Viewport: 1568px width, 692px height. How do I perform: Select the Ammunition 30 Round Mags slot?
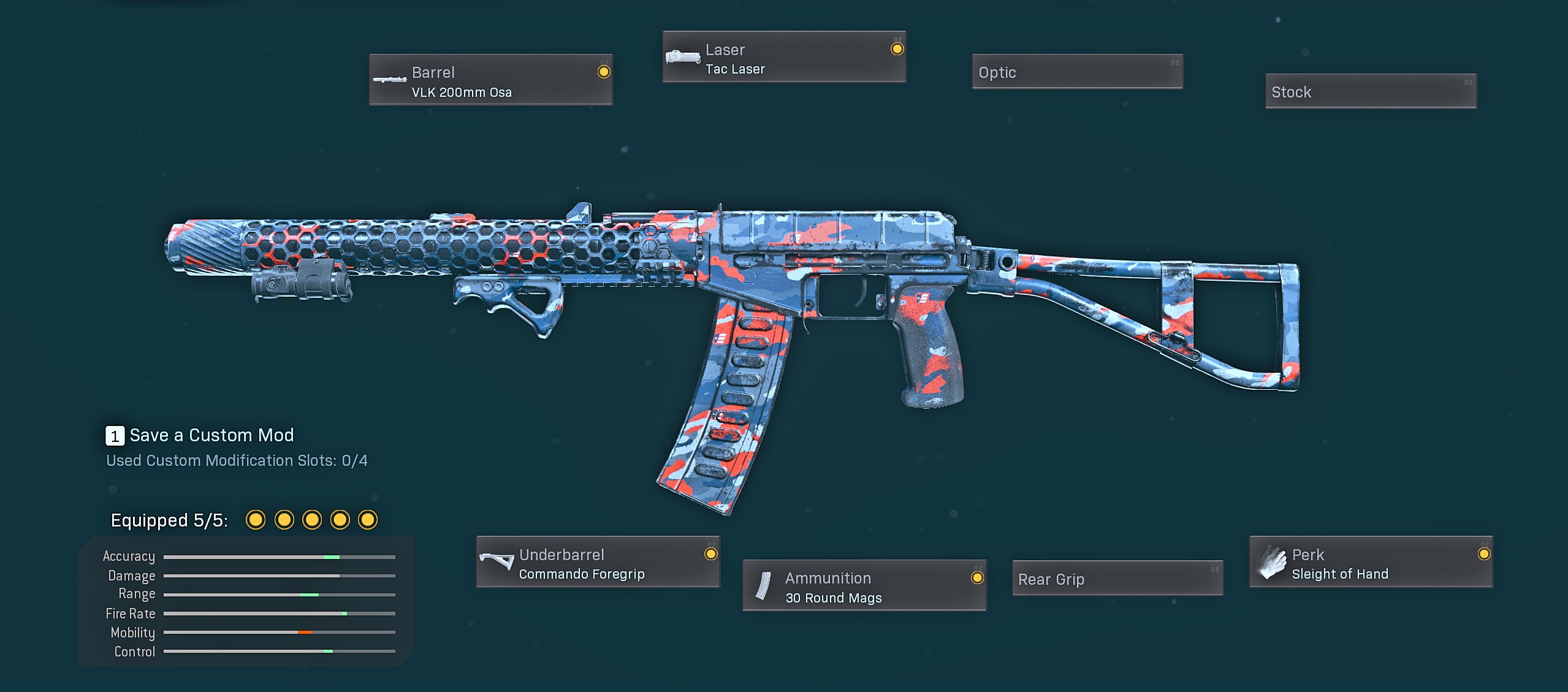(x=864, y=586)
